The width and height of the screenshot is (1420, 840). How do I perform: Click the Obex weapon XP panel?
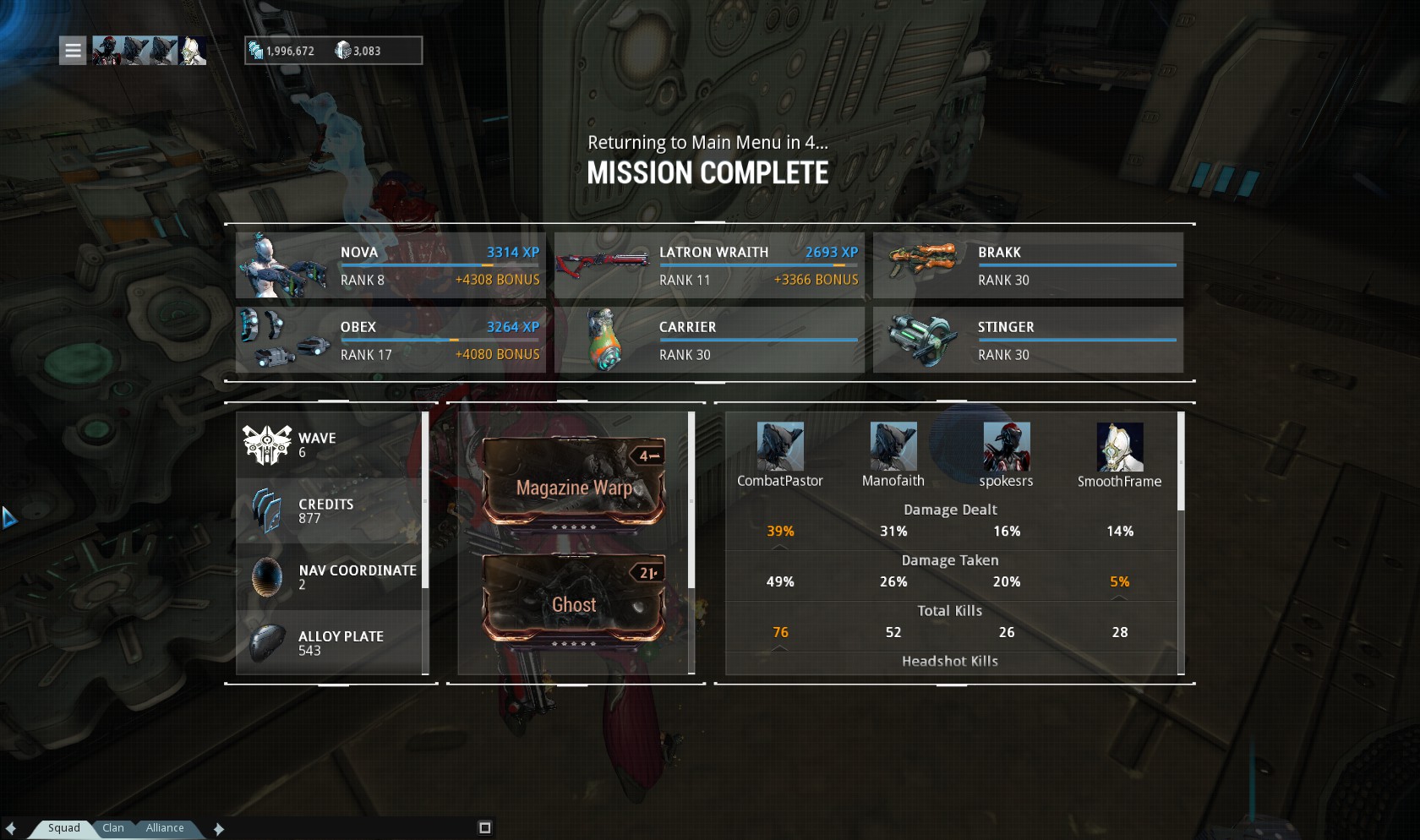(390, 340)
